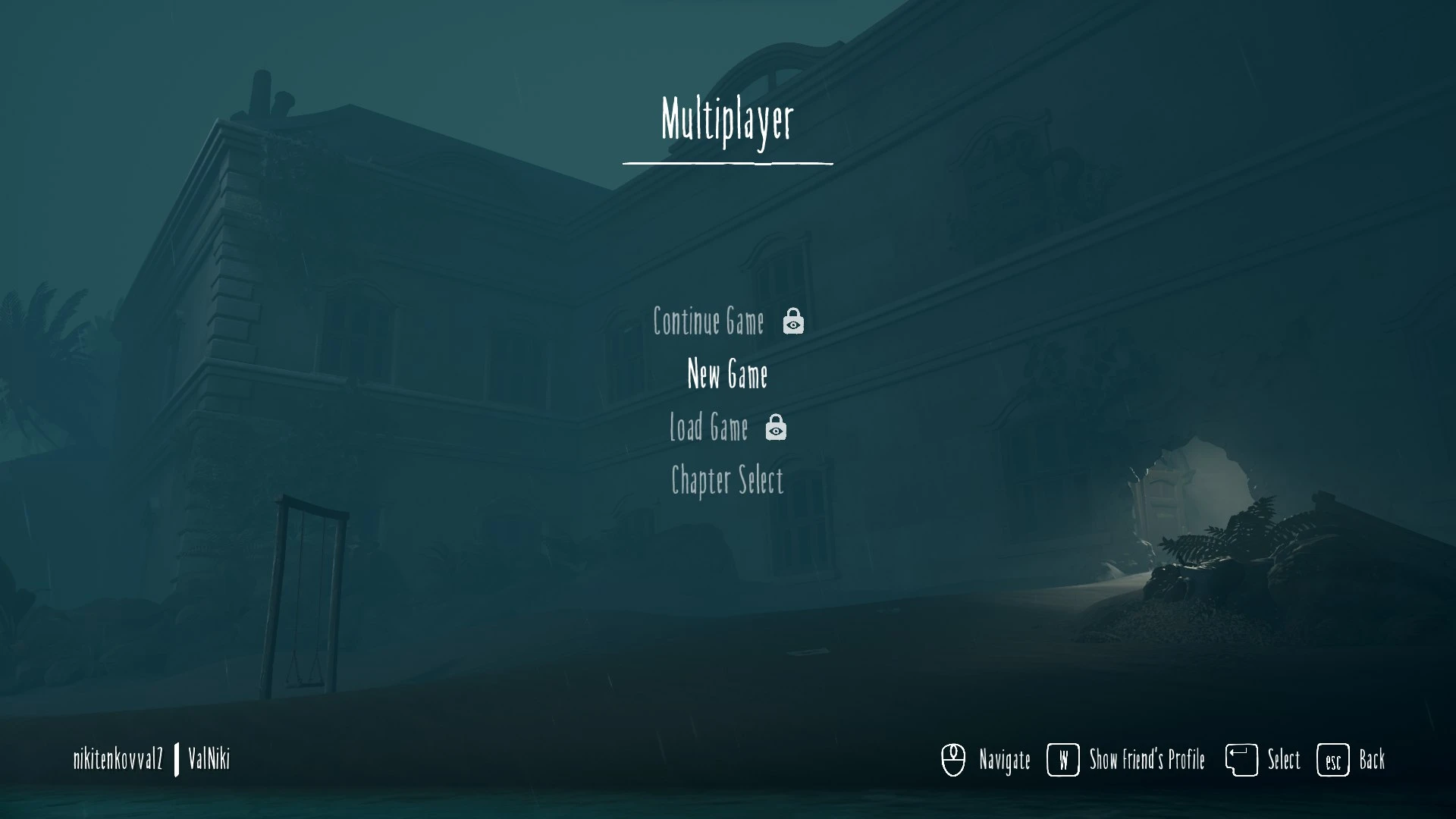This screenshot has height=819, width=1456.
Task: Show Friend's Profile
Action: point(1146,759)
